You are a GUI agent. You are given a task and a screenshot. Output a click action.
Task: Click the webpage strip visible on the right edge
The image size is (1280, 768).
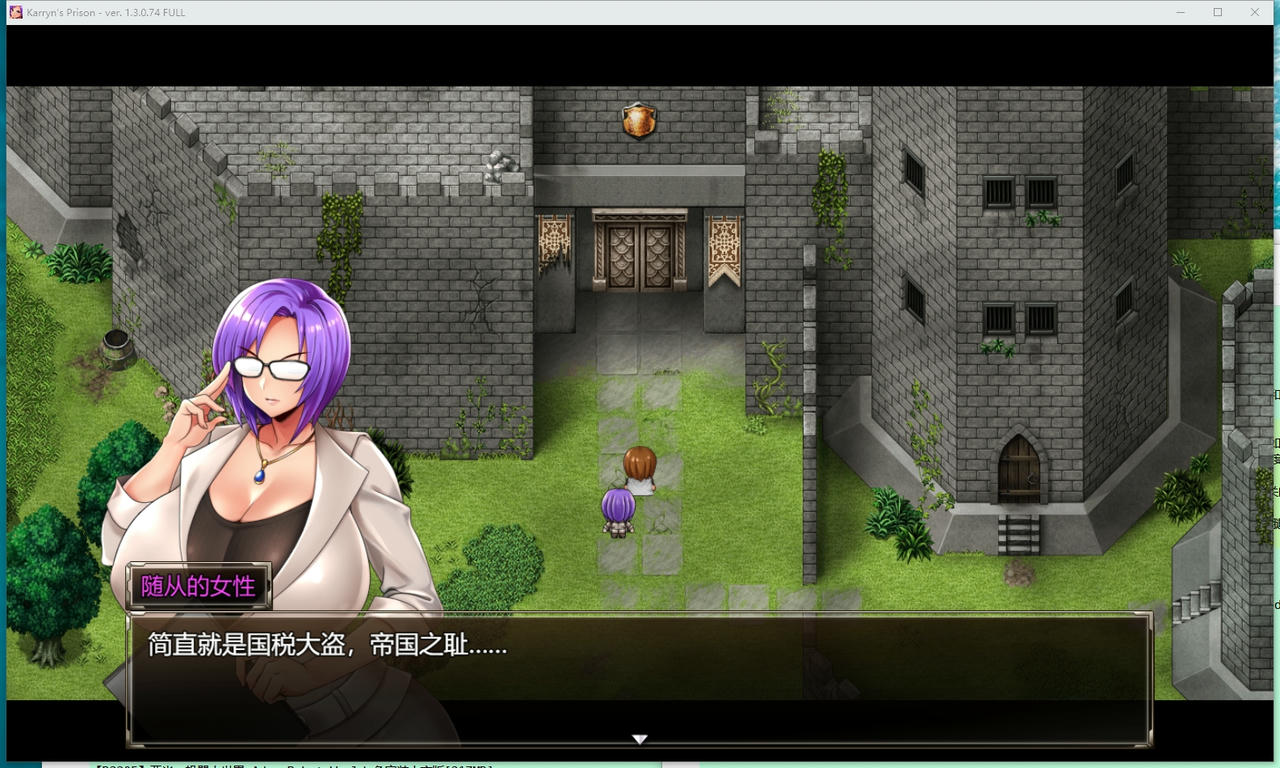click(1274, 450)
